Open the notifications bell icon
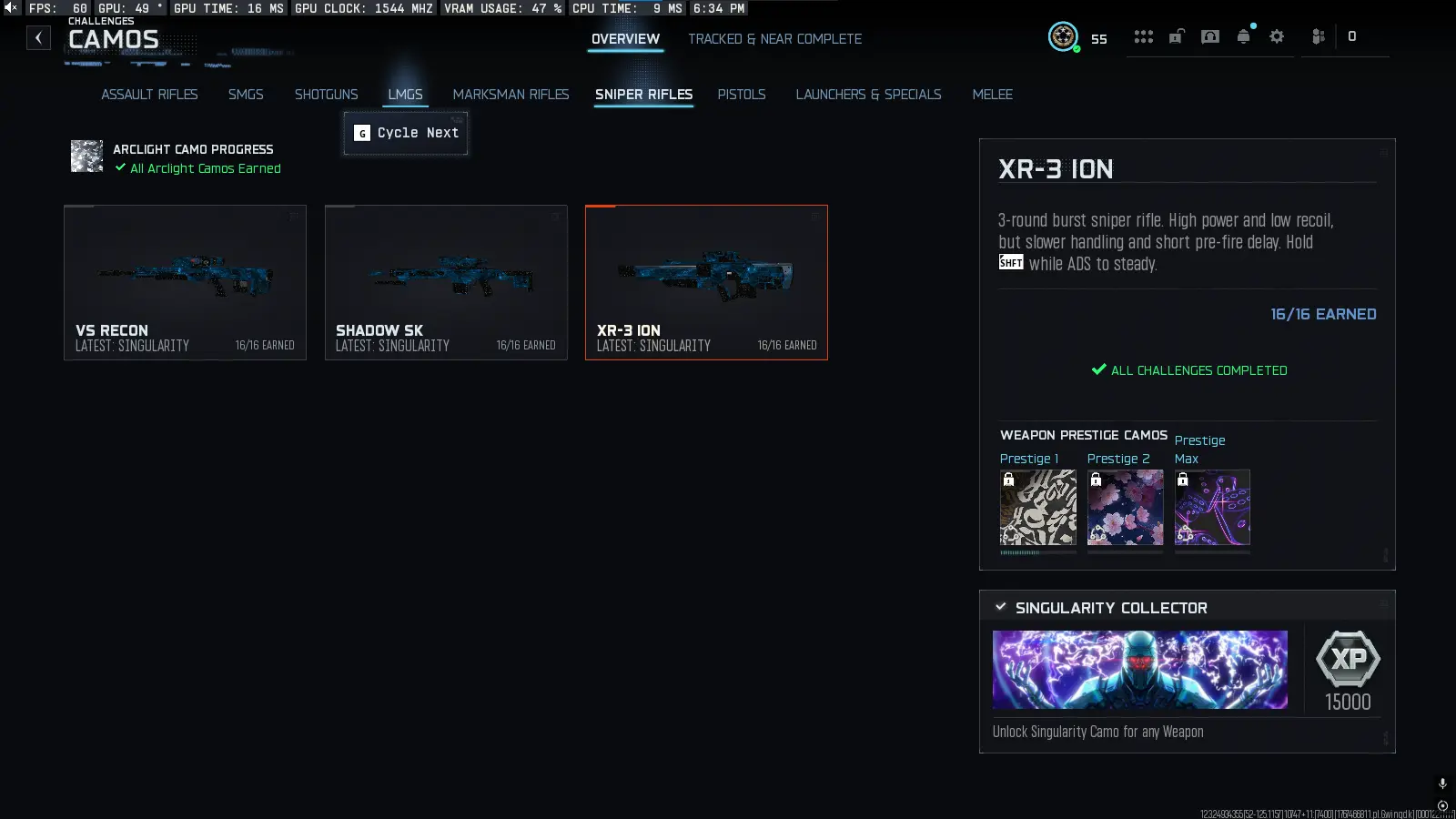 [x=1243, y=36]
